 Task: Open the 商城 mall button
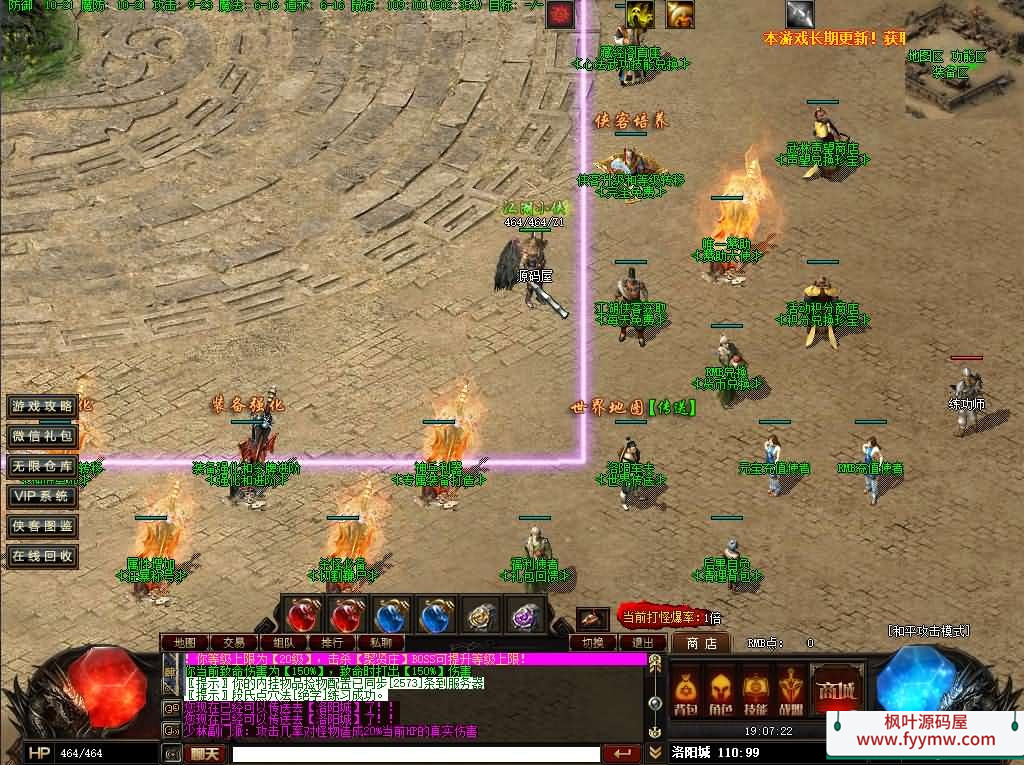tap(836, 692)
